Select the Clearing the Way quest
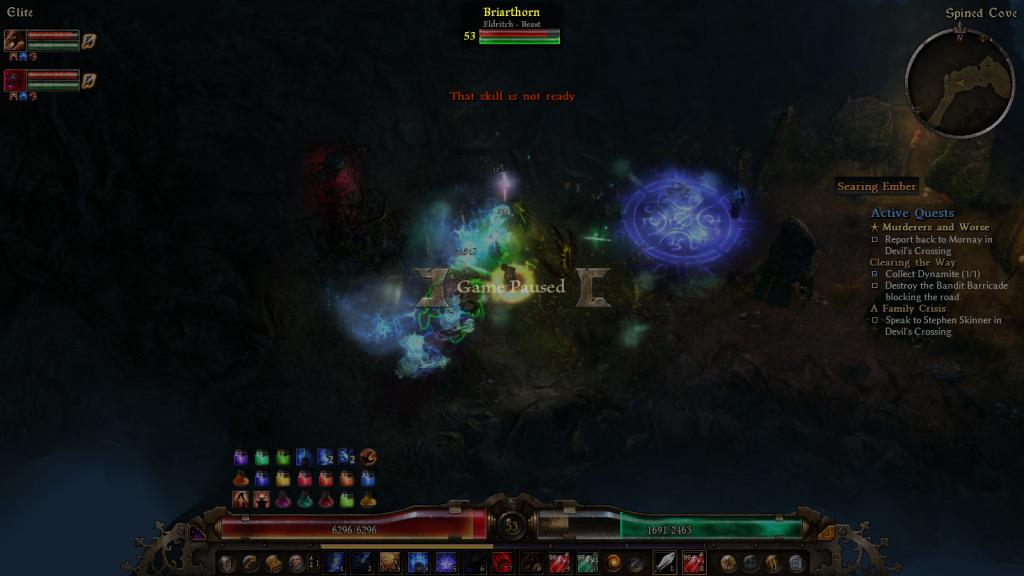Screen dimensions: 1024x576 point(912,262)
